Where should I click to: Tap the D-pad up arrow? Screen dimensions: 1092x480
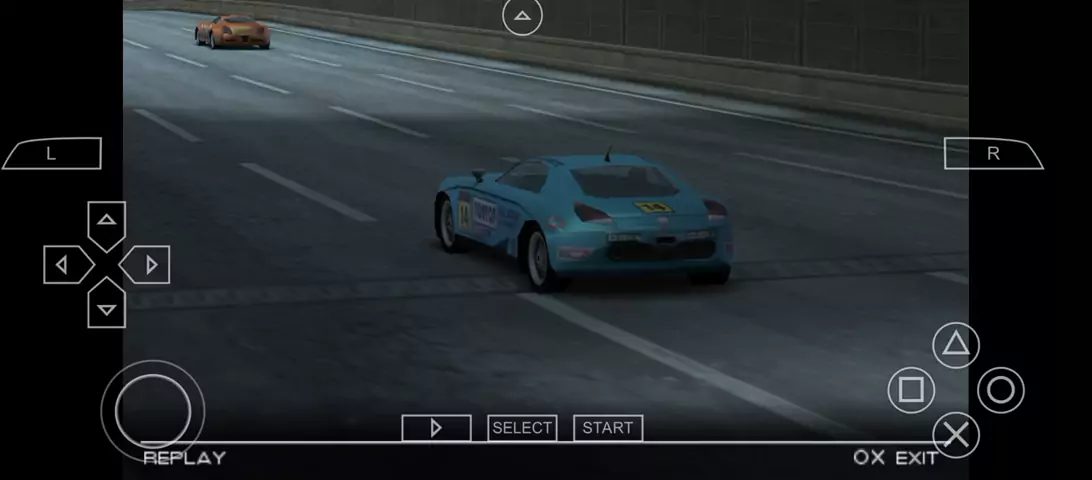(x=107, y=221)
